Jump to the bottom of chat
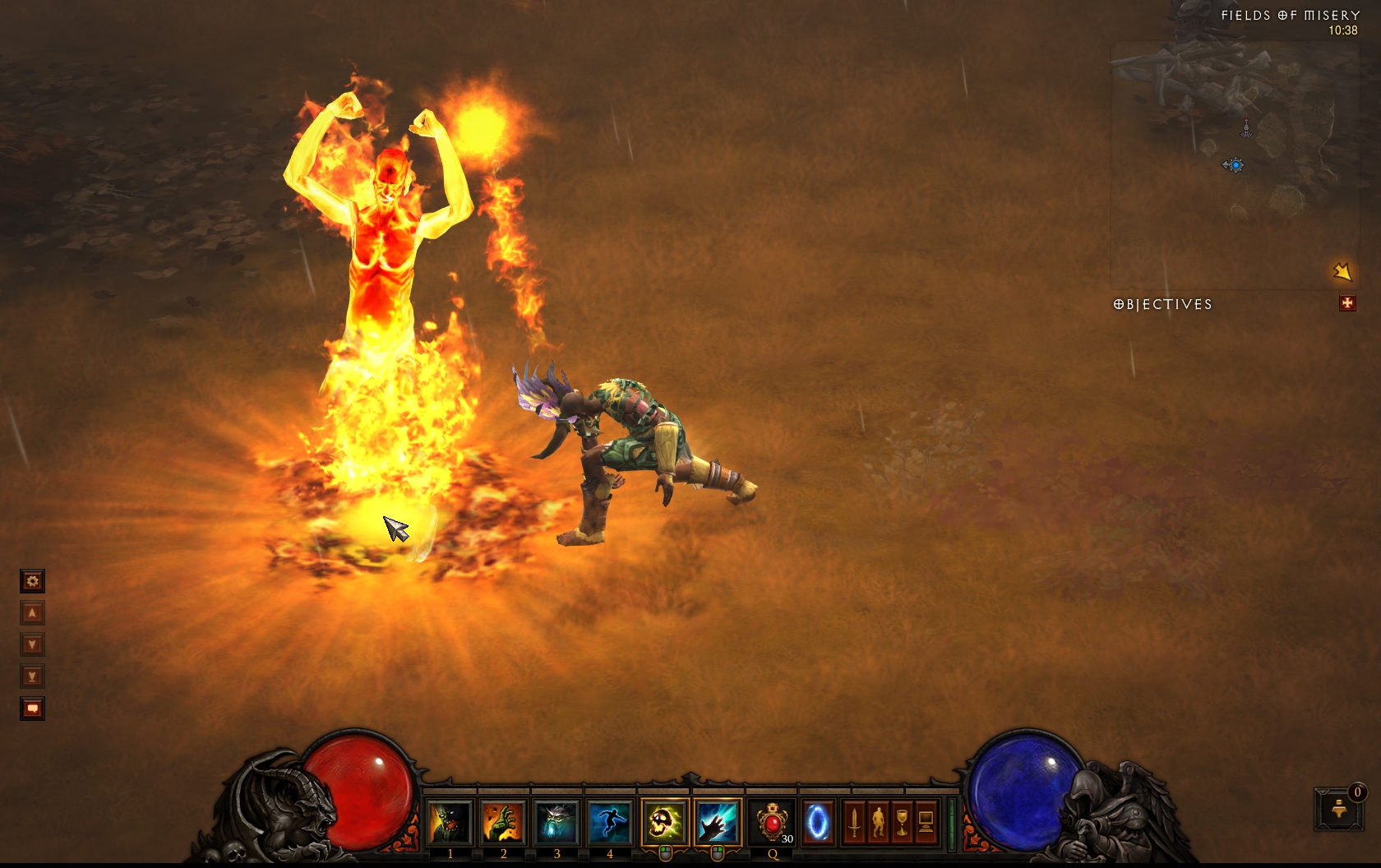1381x868 pixels. tap(32, 677)
